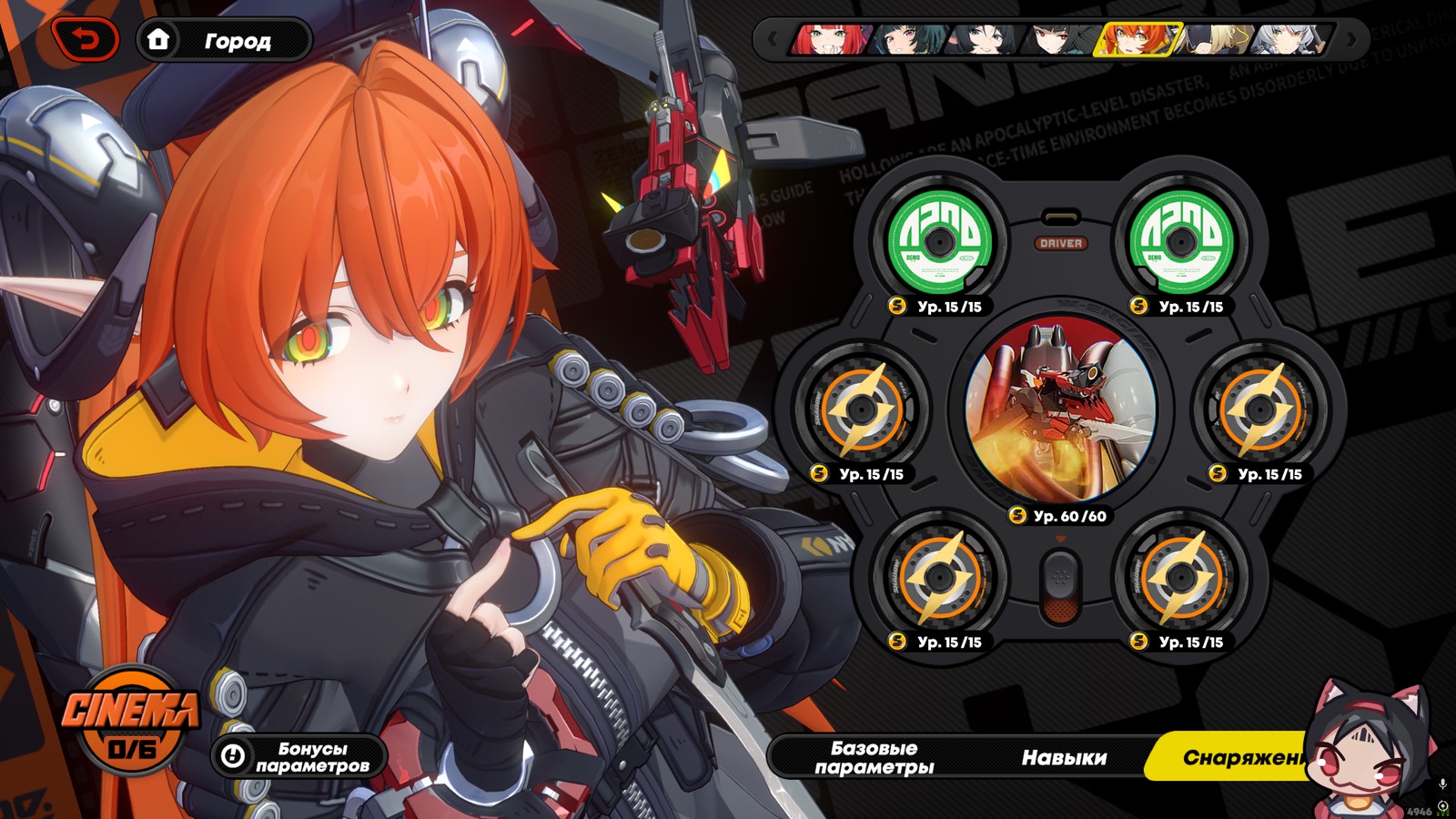Show previous characters with the left roster arrow
Viewport: 1456px width, 819px height.
tap(773, 40)
